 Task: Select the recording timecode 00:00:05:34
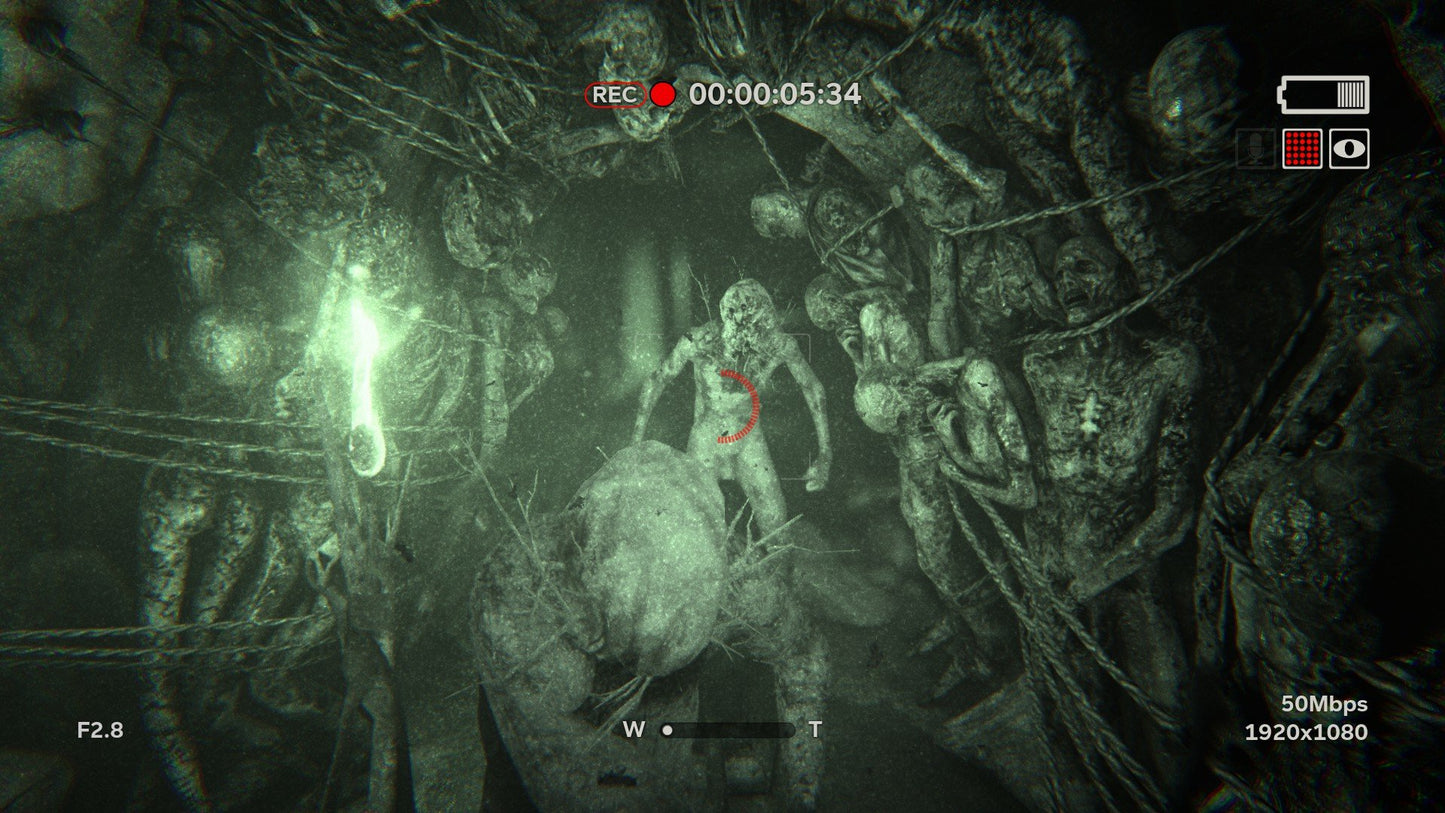775,93
